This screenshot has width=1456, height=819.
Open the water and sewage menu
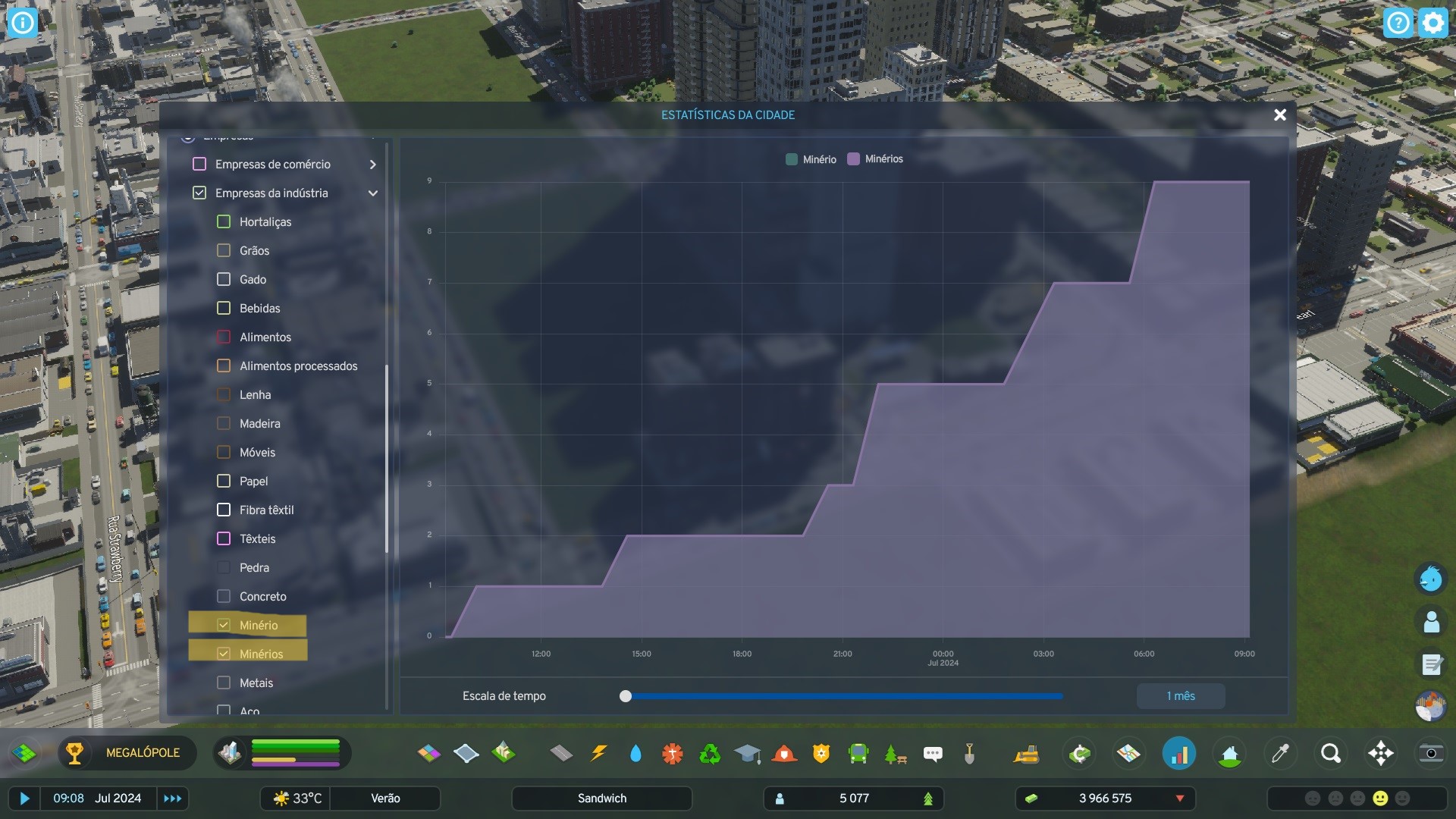(635, 753)
